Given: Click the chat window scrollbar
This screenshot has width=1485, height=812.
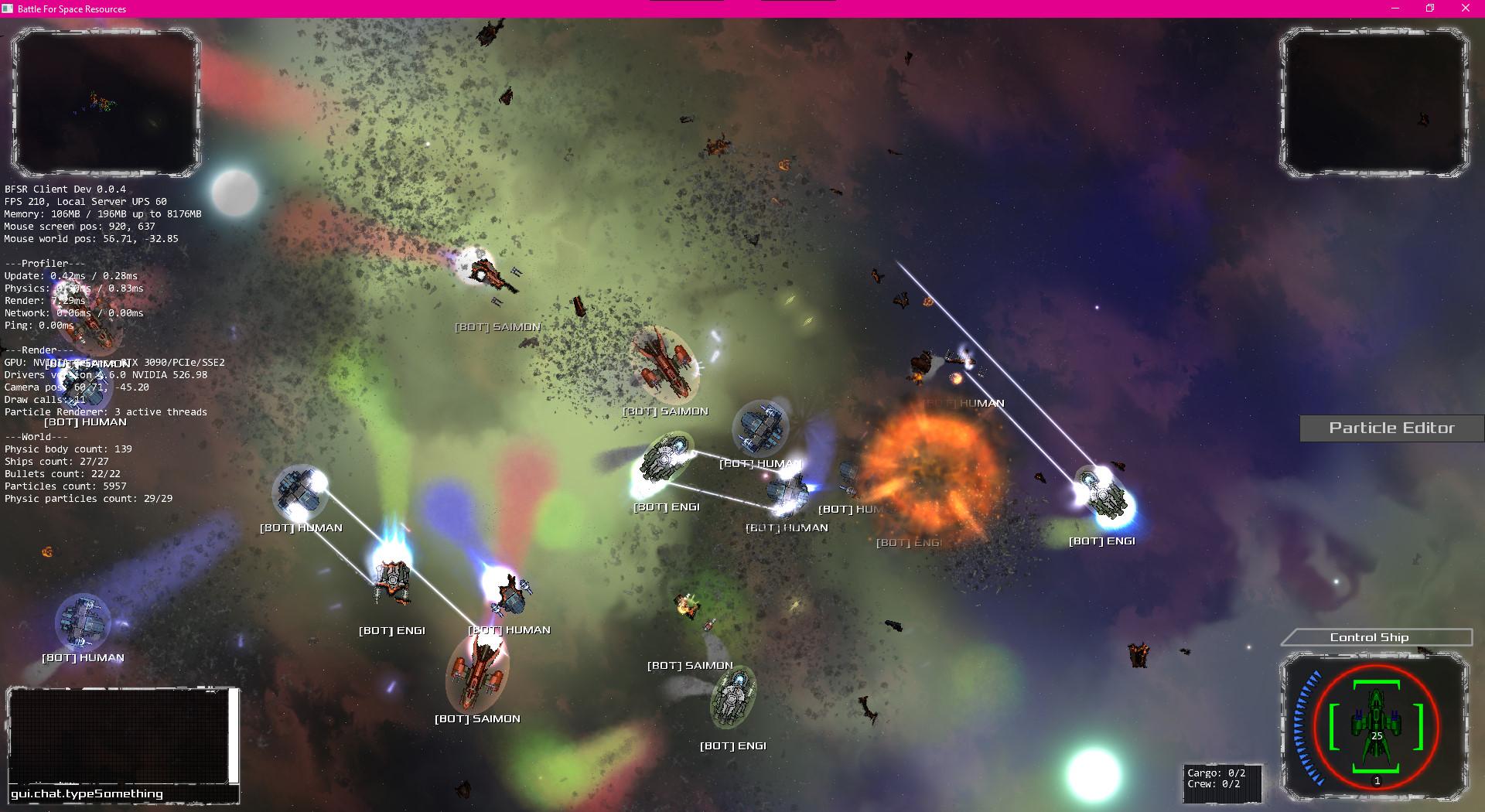Looking at the screenshot, I should (233, 735).
